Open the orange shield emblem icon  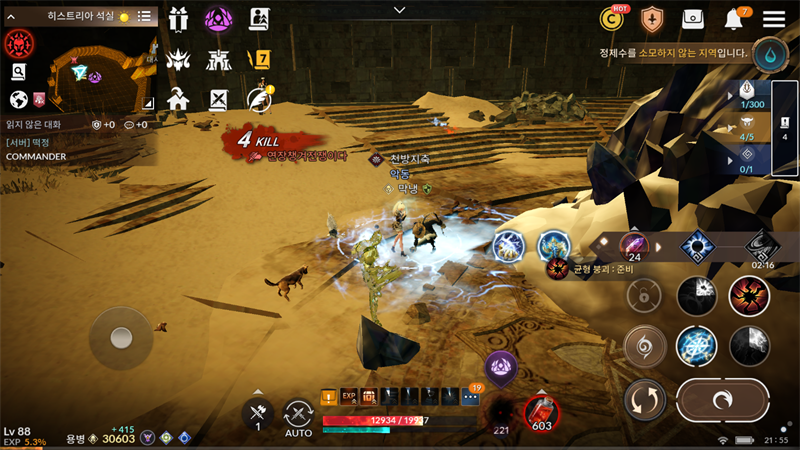click(x=652, y=19)
